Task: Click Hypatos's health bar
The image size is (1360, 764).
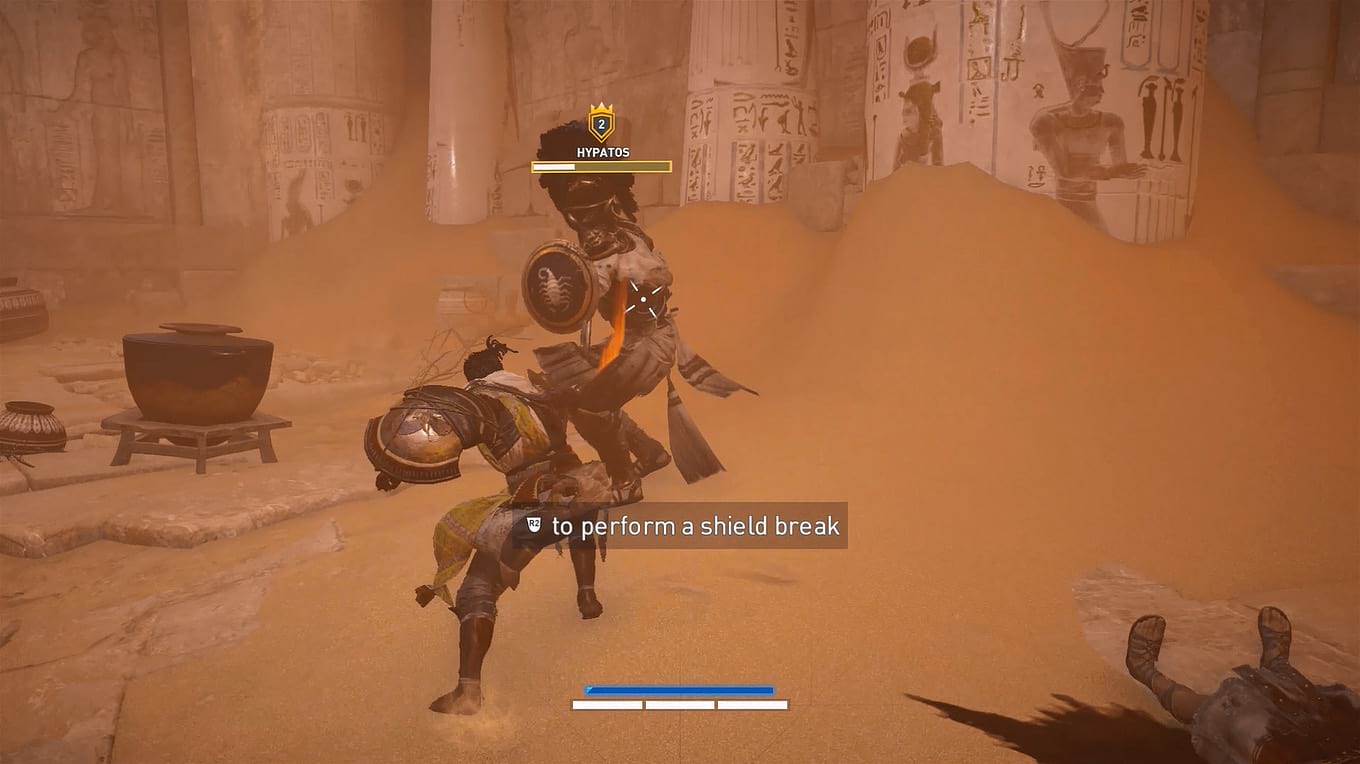Action: pos(601,166)
